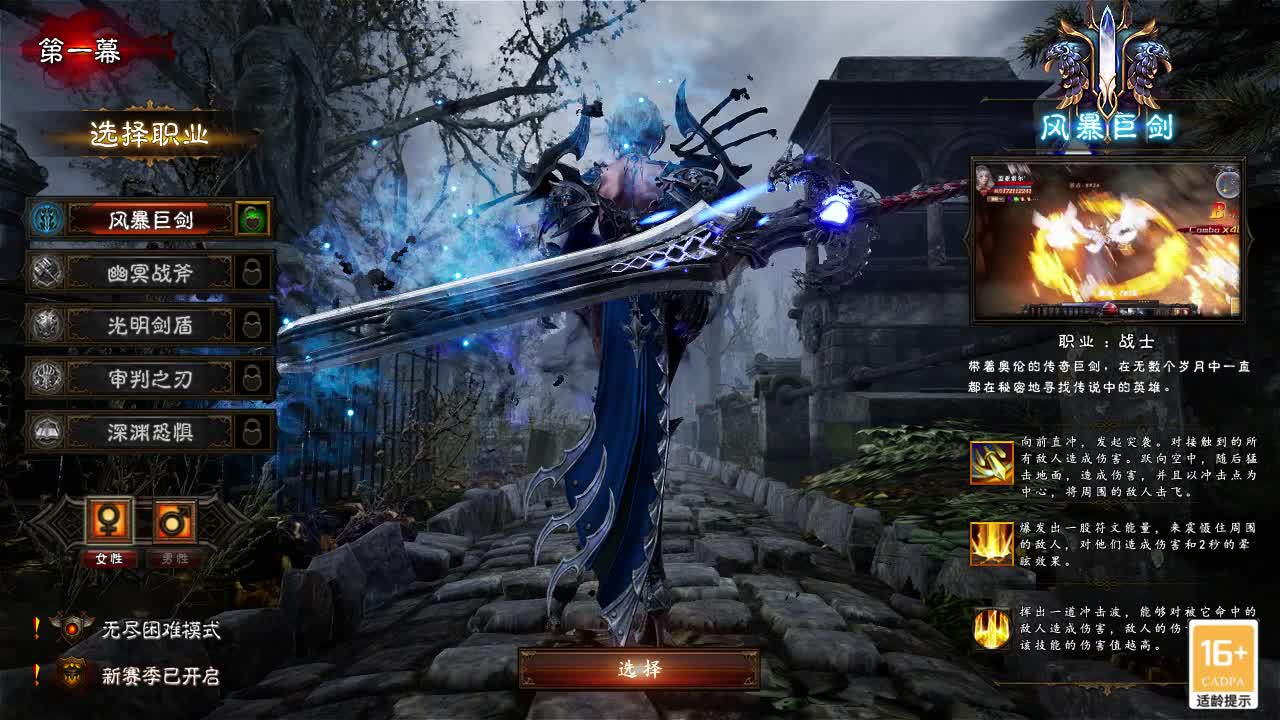
Task: View the forward charge skill icon
Action: (x=991, y=463)
